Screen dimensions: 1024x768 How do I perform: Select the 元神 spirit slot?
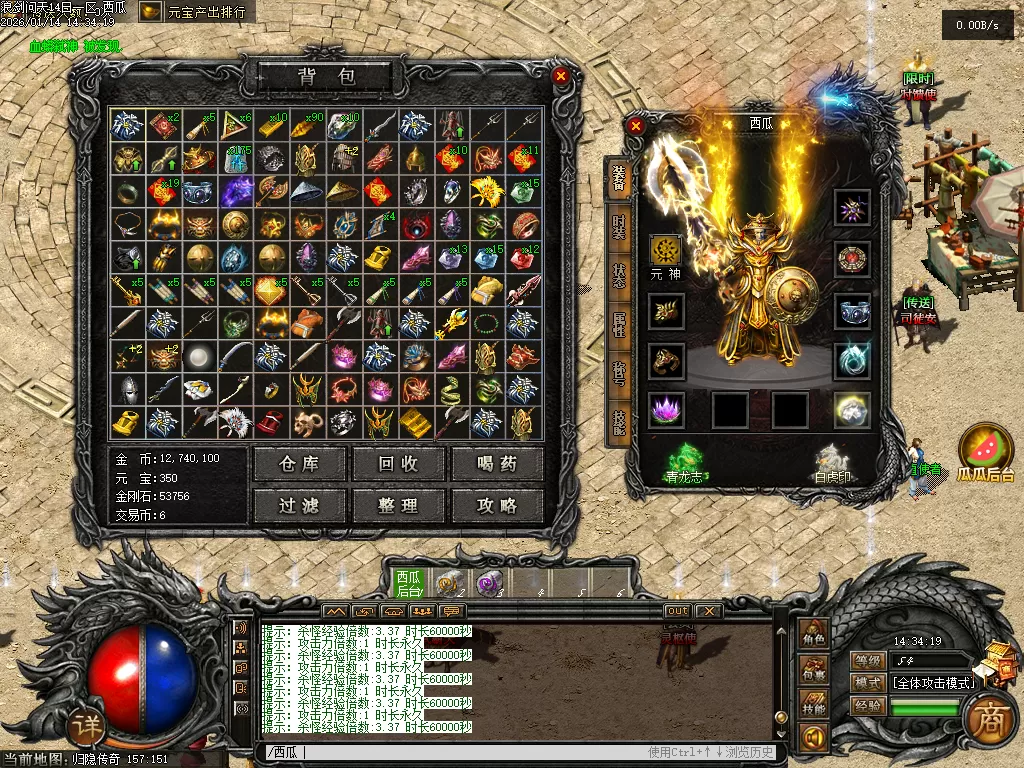tap(665, 250)
